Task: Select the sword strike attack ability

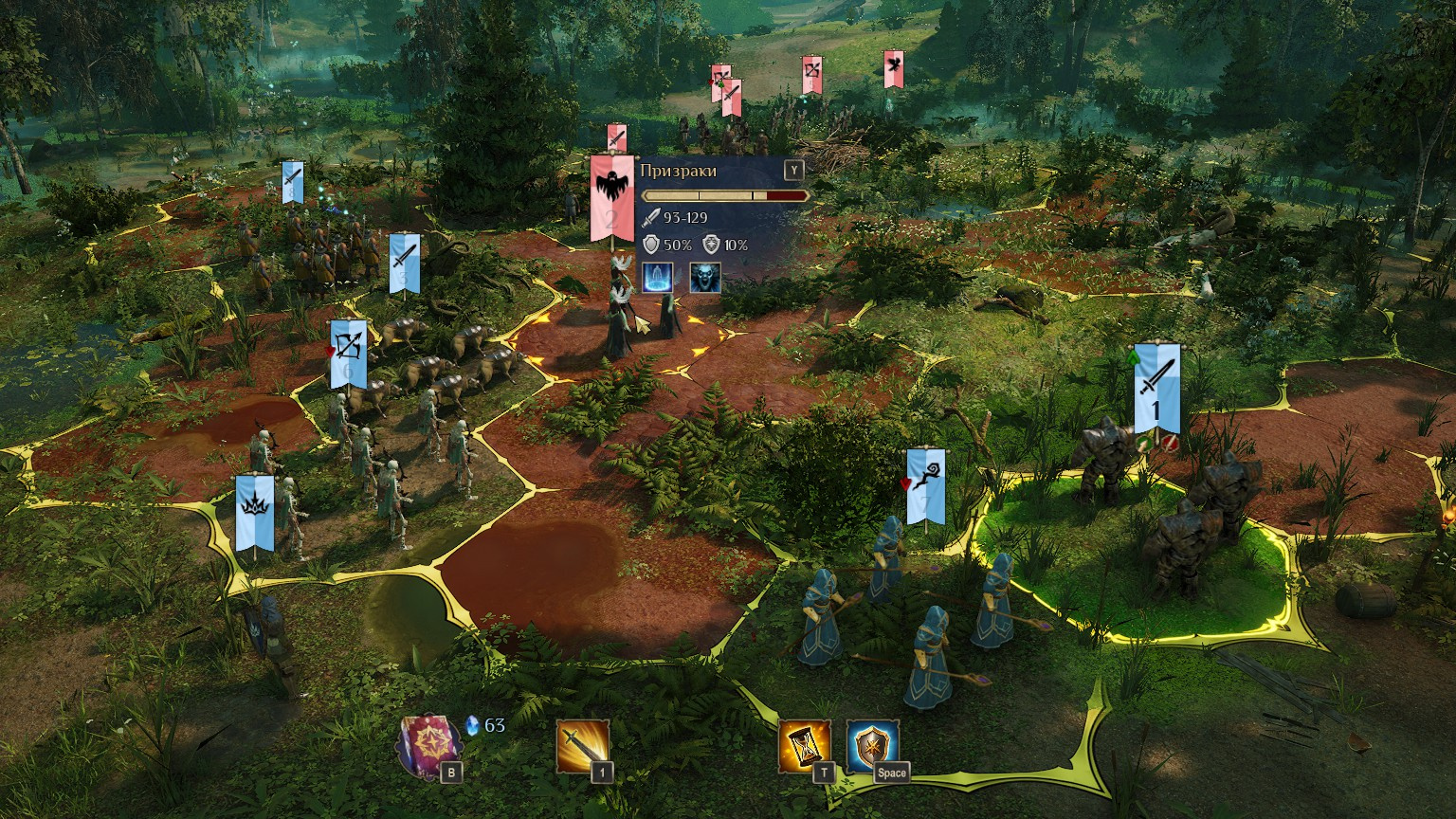Action: (x=581, y=746)
